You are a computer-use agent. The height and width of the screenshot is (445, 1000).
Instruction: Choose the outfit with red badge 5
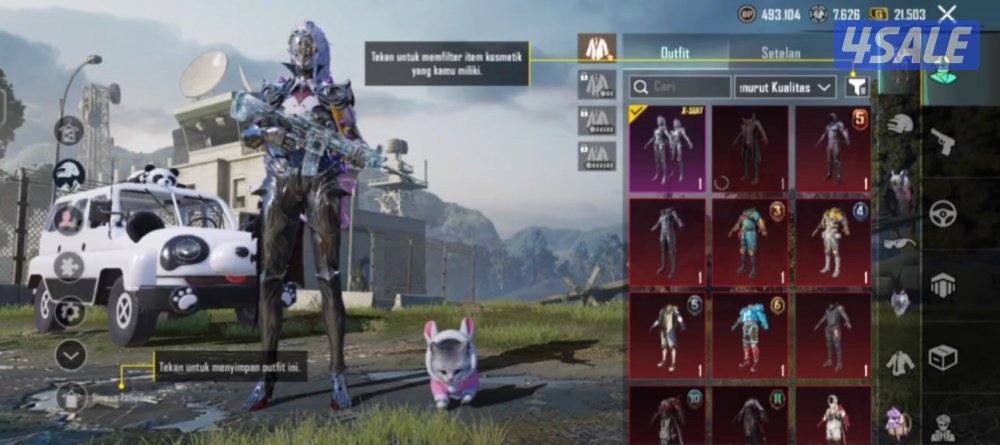[x=832, y=147]
